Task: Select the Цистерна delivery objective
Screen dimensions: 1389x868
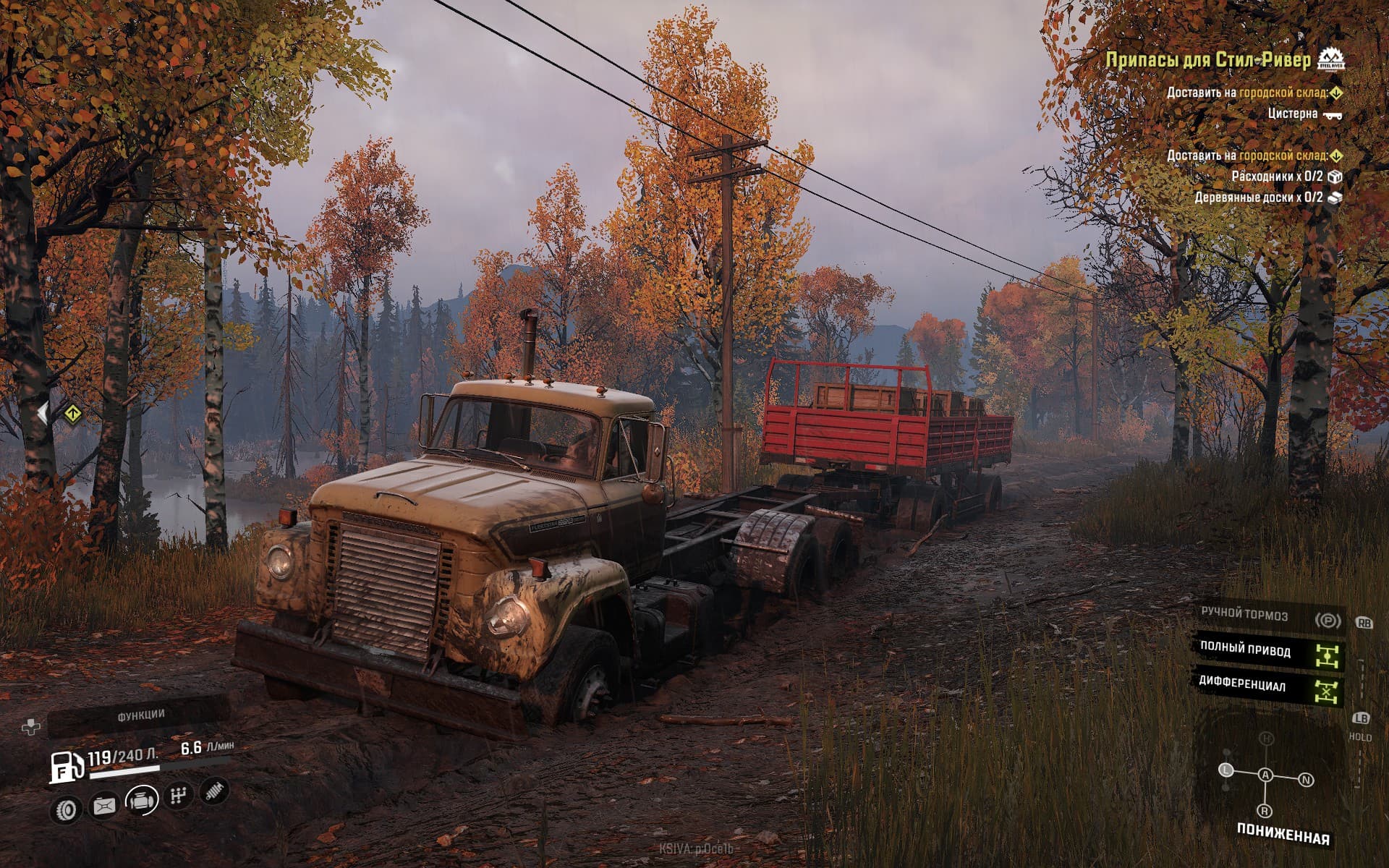Action: click(x=1294, y=114)
